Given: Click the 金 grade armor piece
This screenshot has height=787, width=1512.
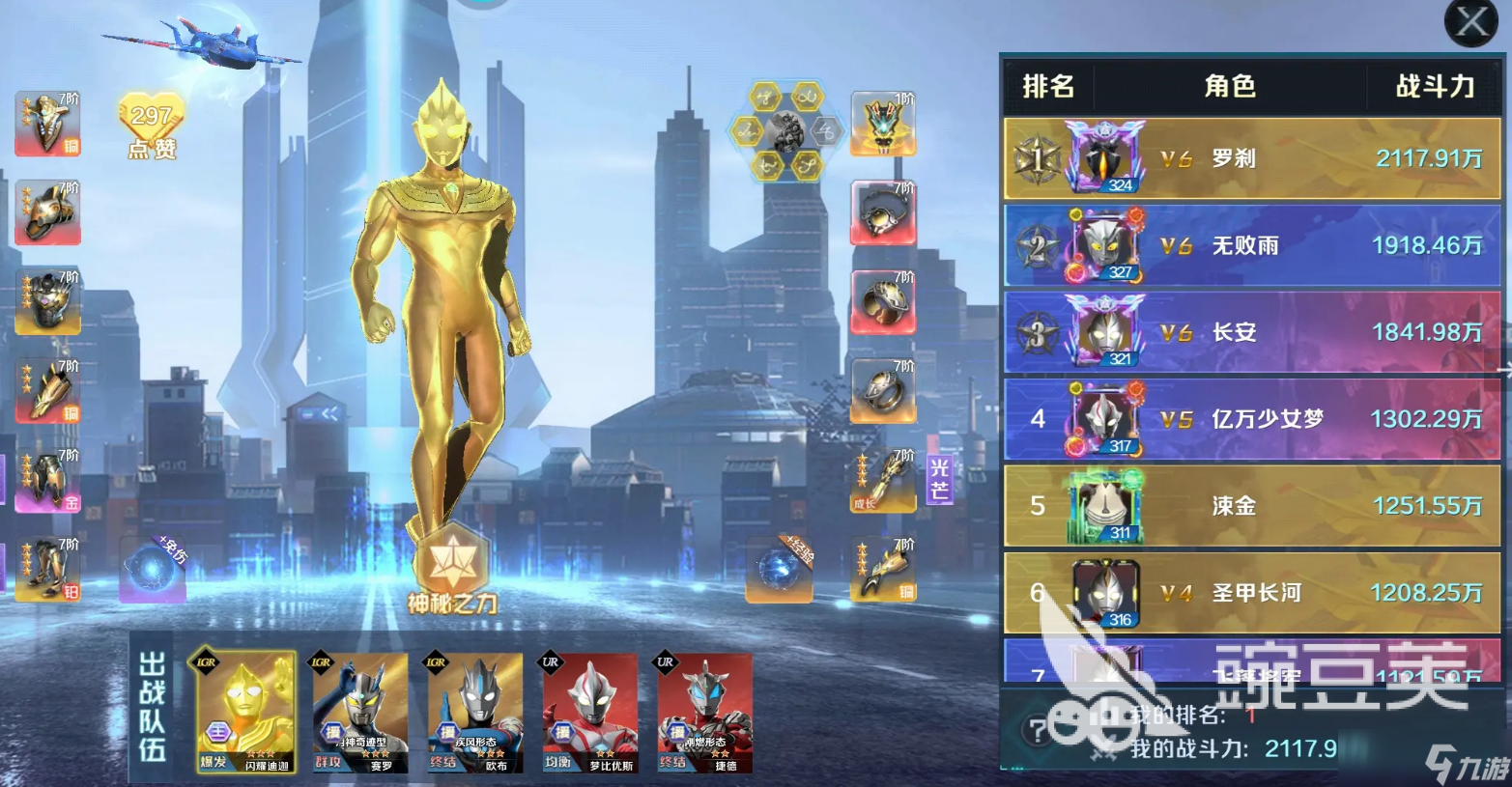Looking at the screenshot, I should point(48,480).
